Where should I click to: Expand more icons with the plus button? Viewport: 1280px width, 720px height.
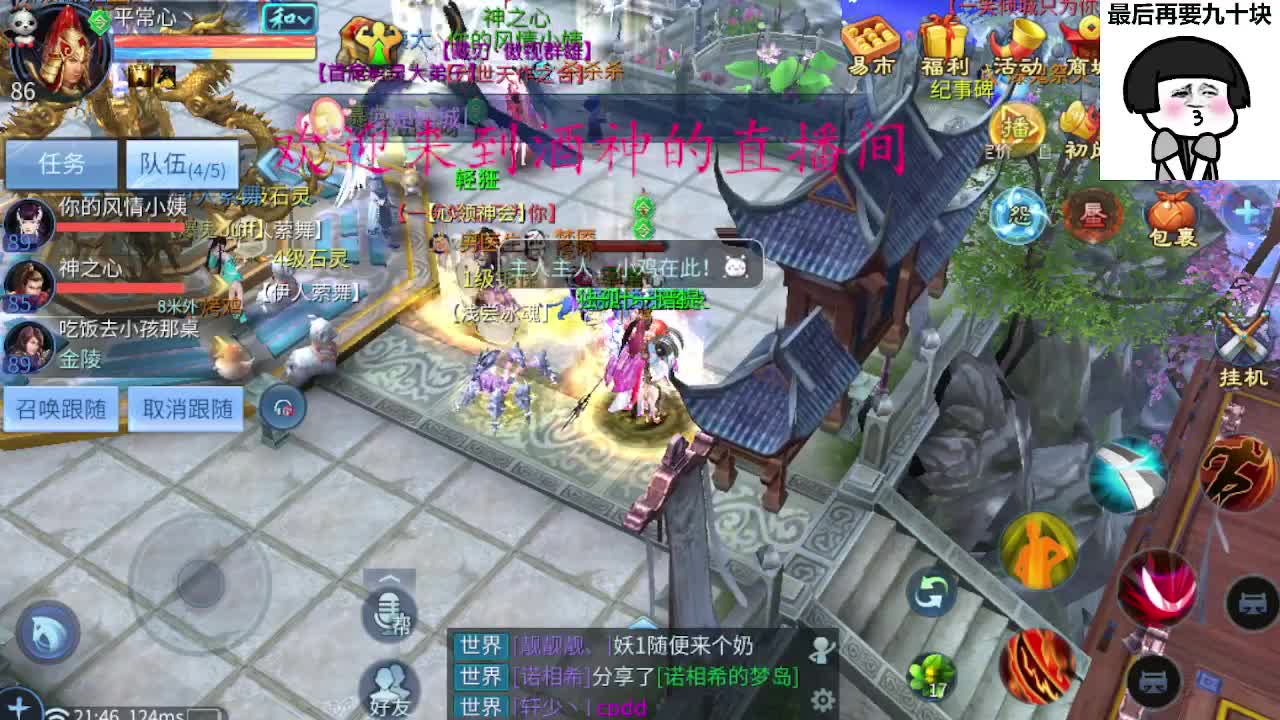click(x=1245, y=212)
